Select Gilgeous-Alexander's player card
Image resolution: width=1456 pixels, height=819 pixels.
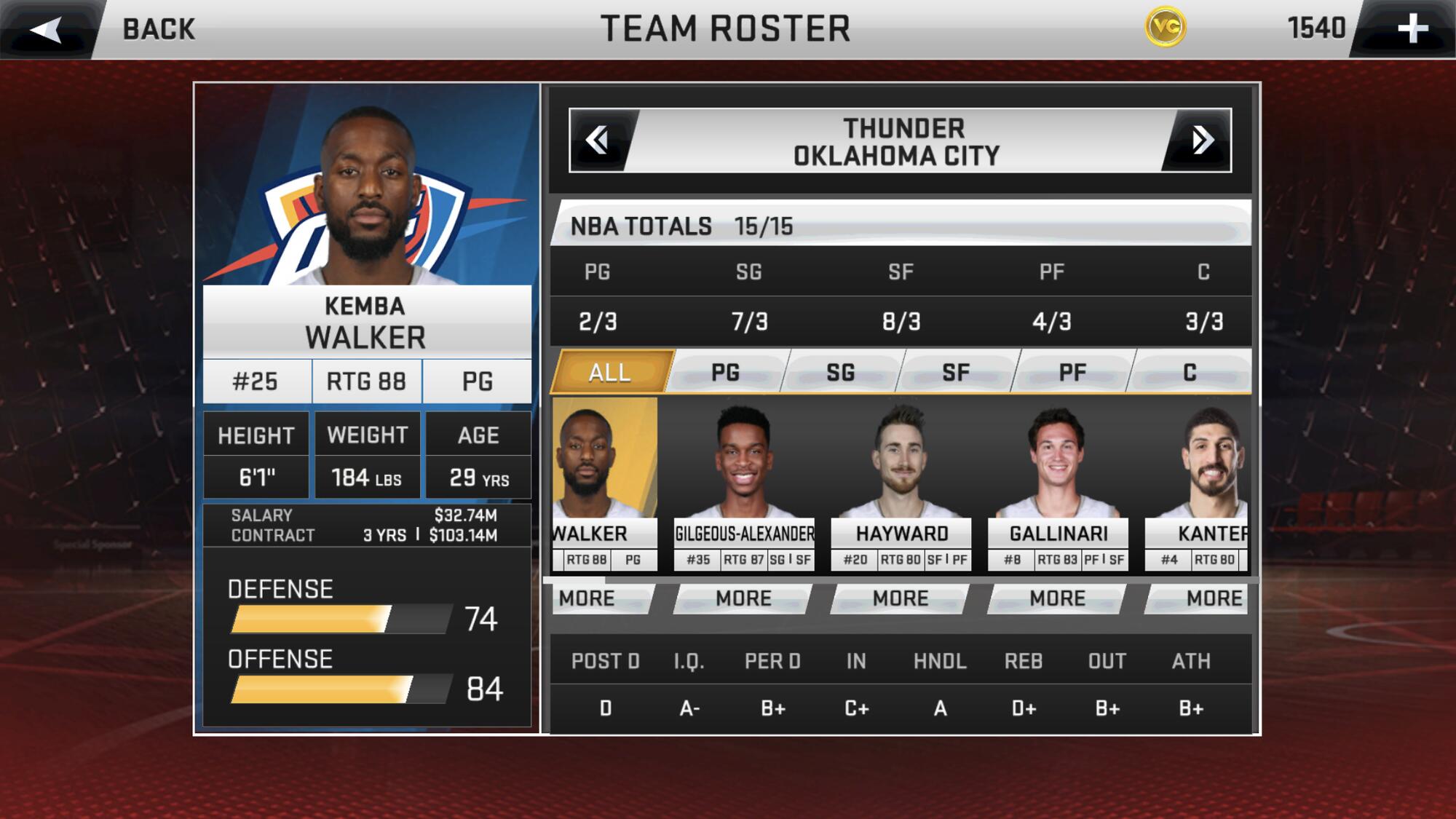pyautogui.click(x=743, y=483)
